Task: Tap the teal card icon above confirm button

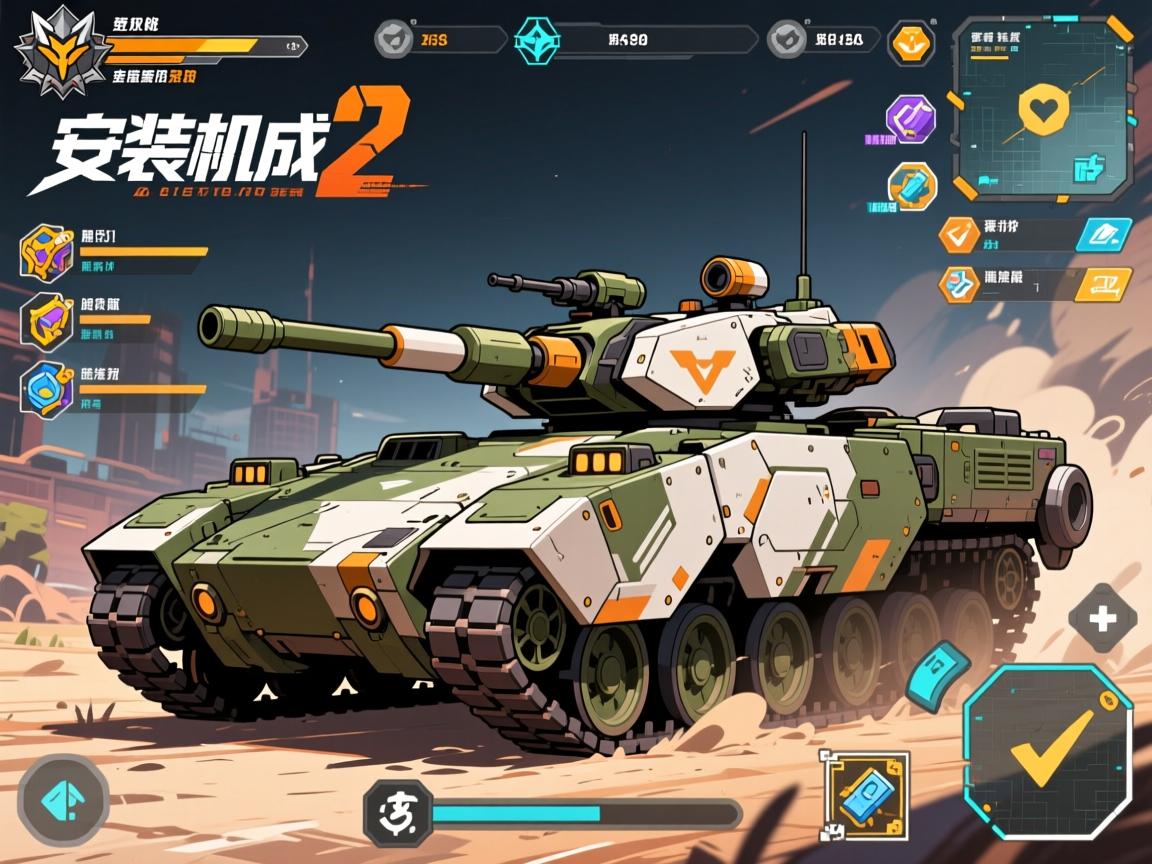Action: coord(937,675)
